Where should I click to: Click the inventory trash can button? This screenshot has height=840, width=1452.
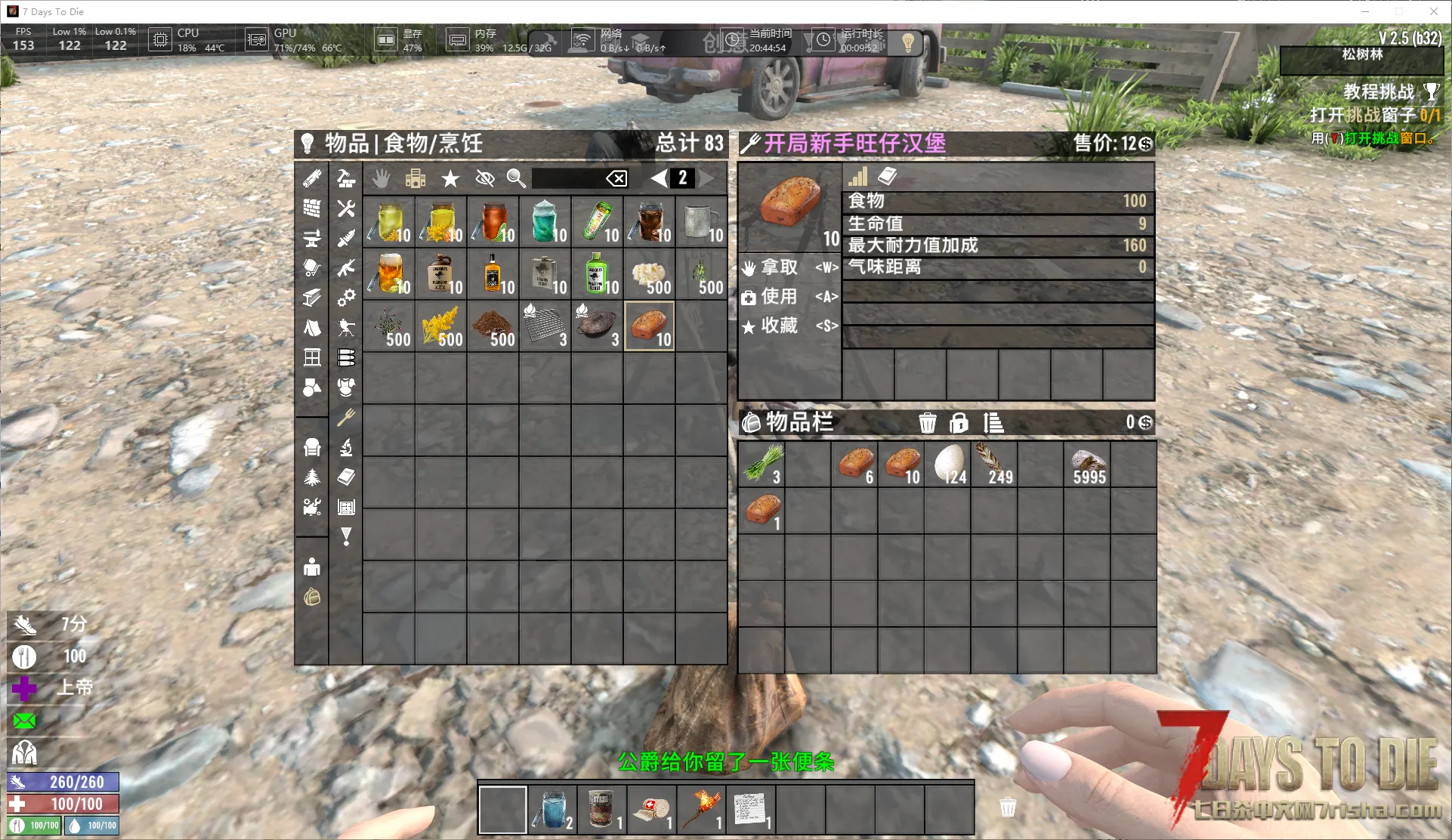(927, 423)
